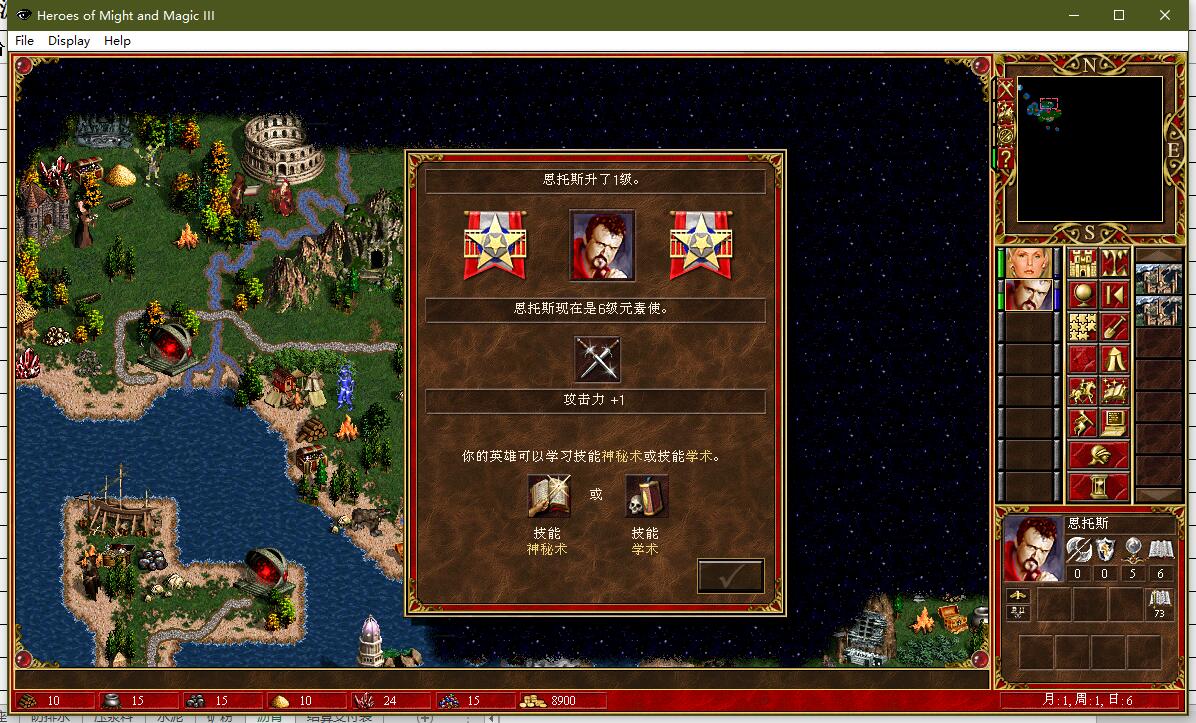End turn with the hourglass button
The image size is (1196, 723).
coord(1098,487)
